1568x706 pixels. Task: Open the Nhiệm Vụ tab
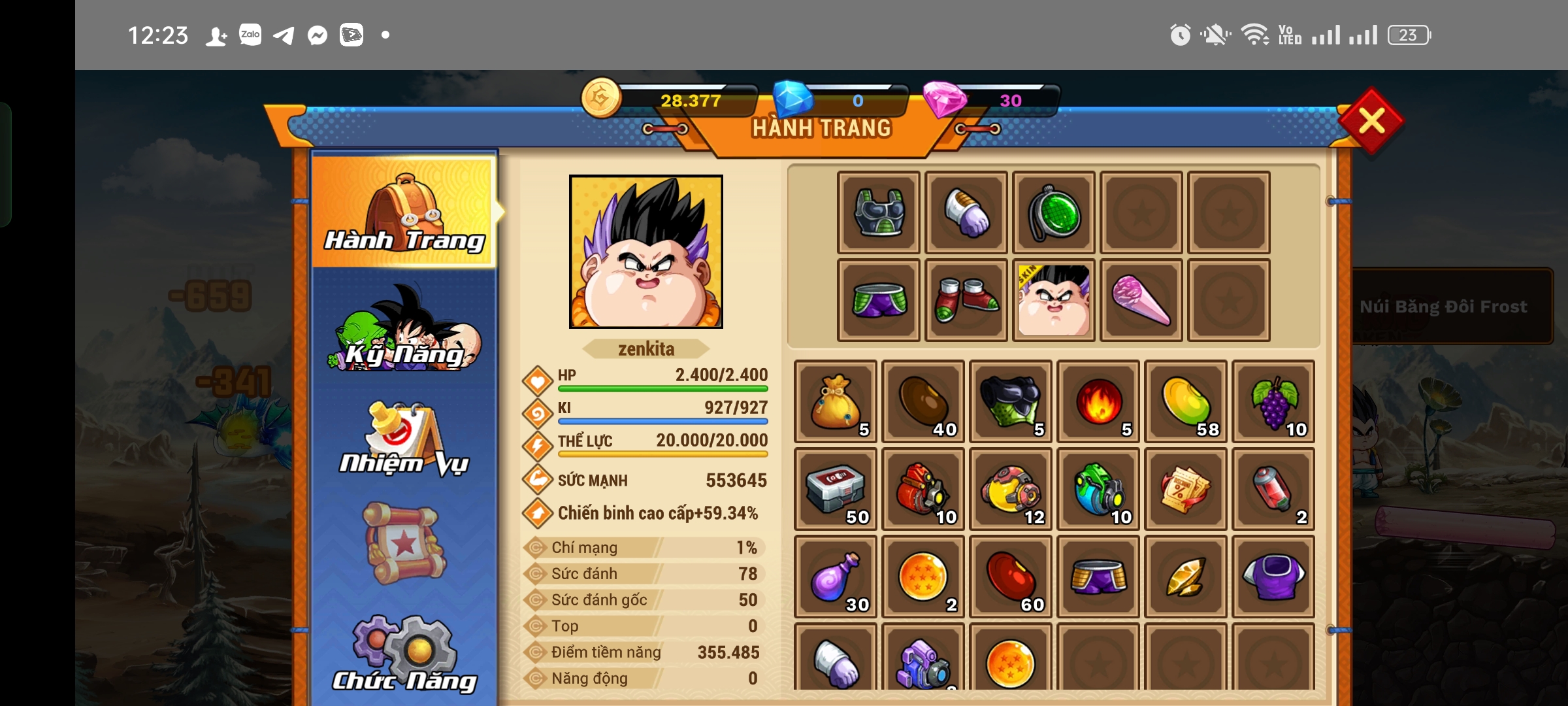click(x=405, y=439)
